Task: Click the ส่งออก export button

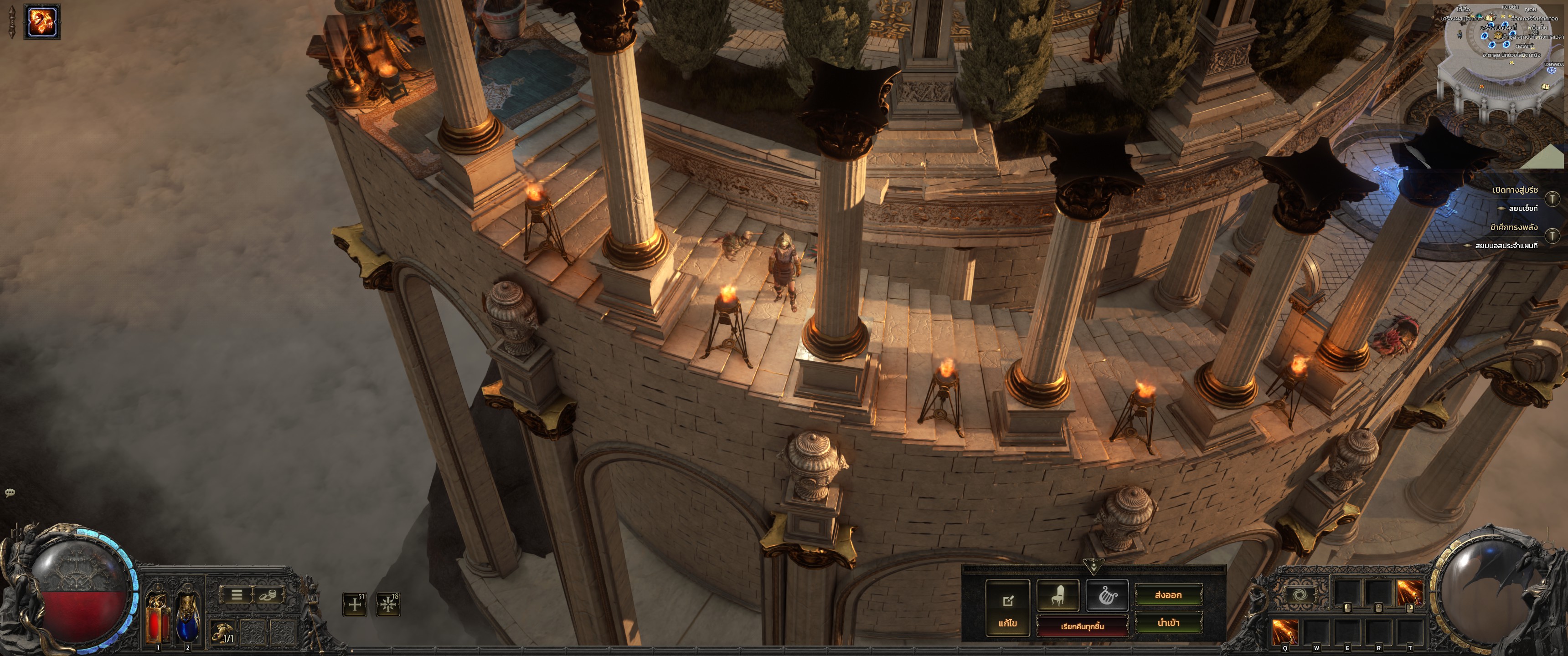Action: 1168,595
